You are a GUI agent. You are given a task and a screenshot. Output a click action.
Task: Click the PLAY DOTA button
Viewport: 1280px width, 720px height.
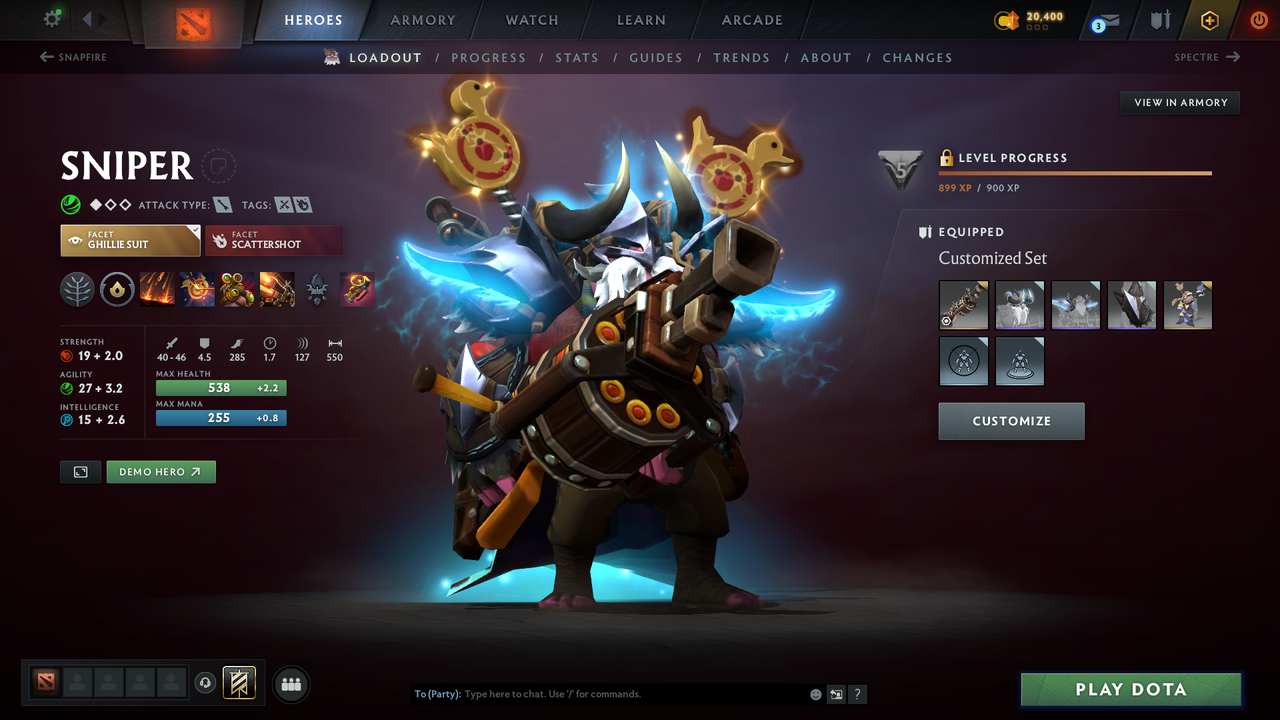(1131, 689)
